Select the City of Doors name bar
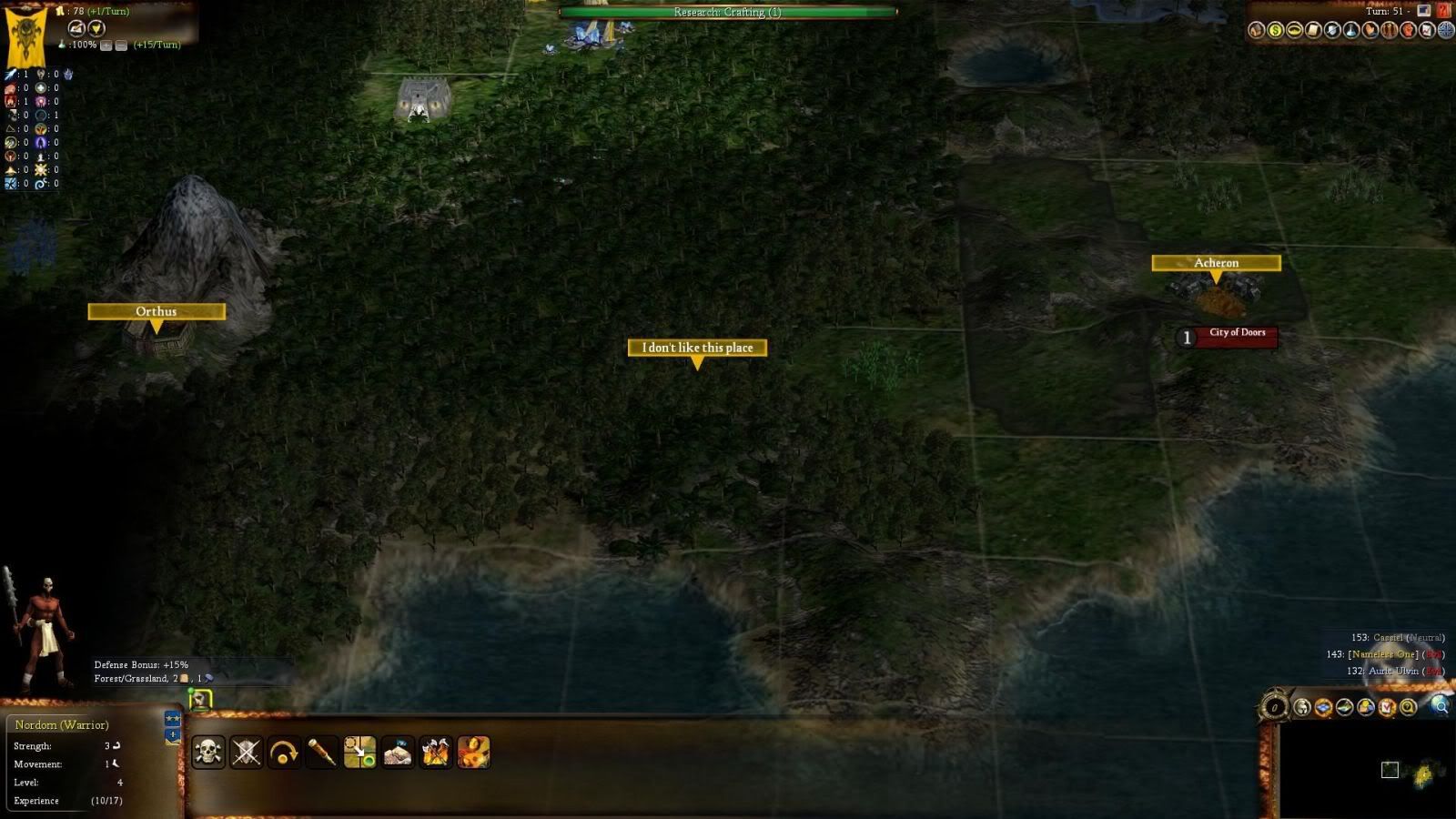Image resolution: width=1456 pixels, height=819 pixels. [1237, 334]
